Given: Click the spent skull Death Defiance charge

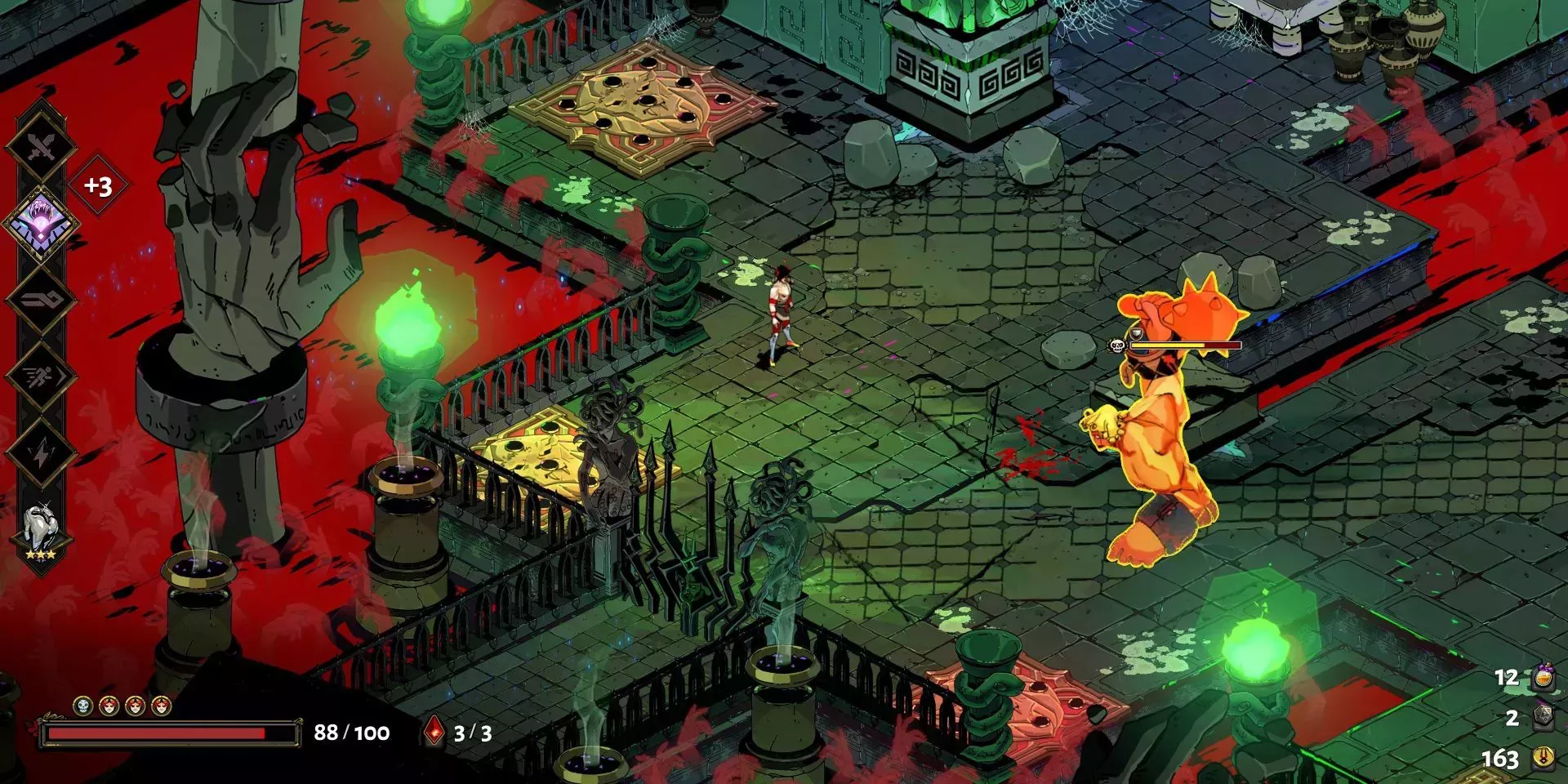Looking at the screenshot, I should [82, 706].
